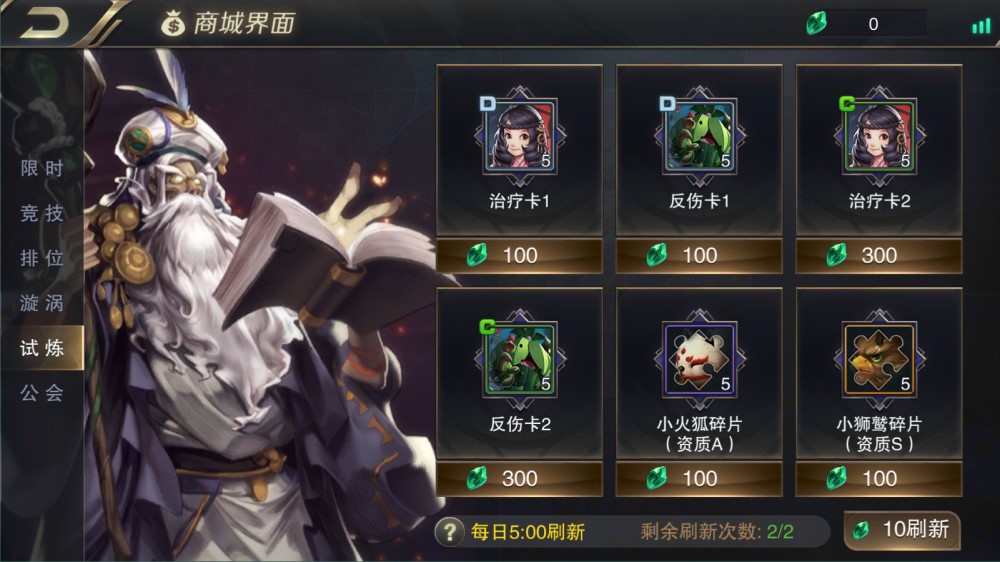The width and height of the screenshot is (1000, 562).
Task: Purchase 小火狐碎片 with its 100 gem button
Action: pyautogui.click(x=699, y=478)
